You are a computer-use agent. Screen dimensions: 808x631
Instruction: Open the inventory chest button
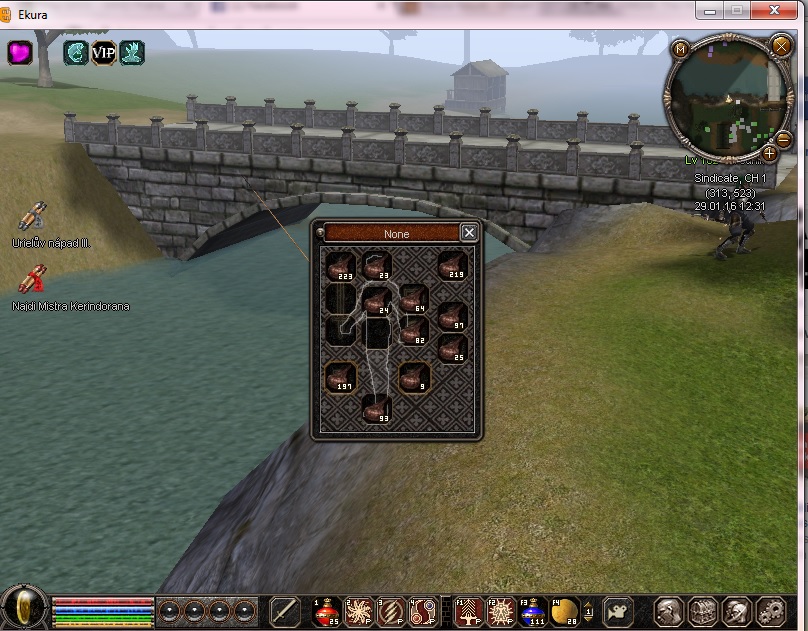point(703,611)
